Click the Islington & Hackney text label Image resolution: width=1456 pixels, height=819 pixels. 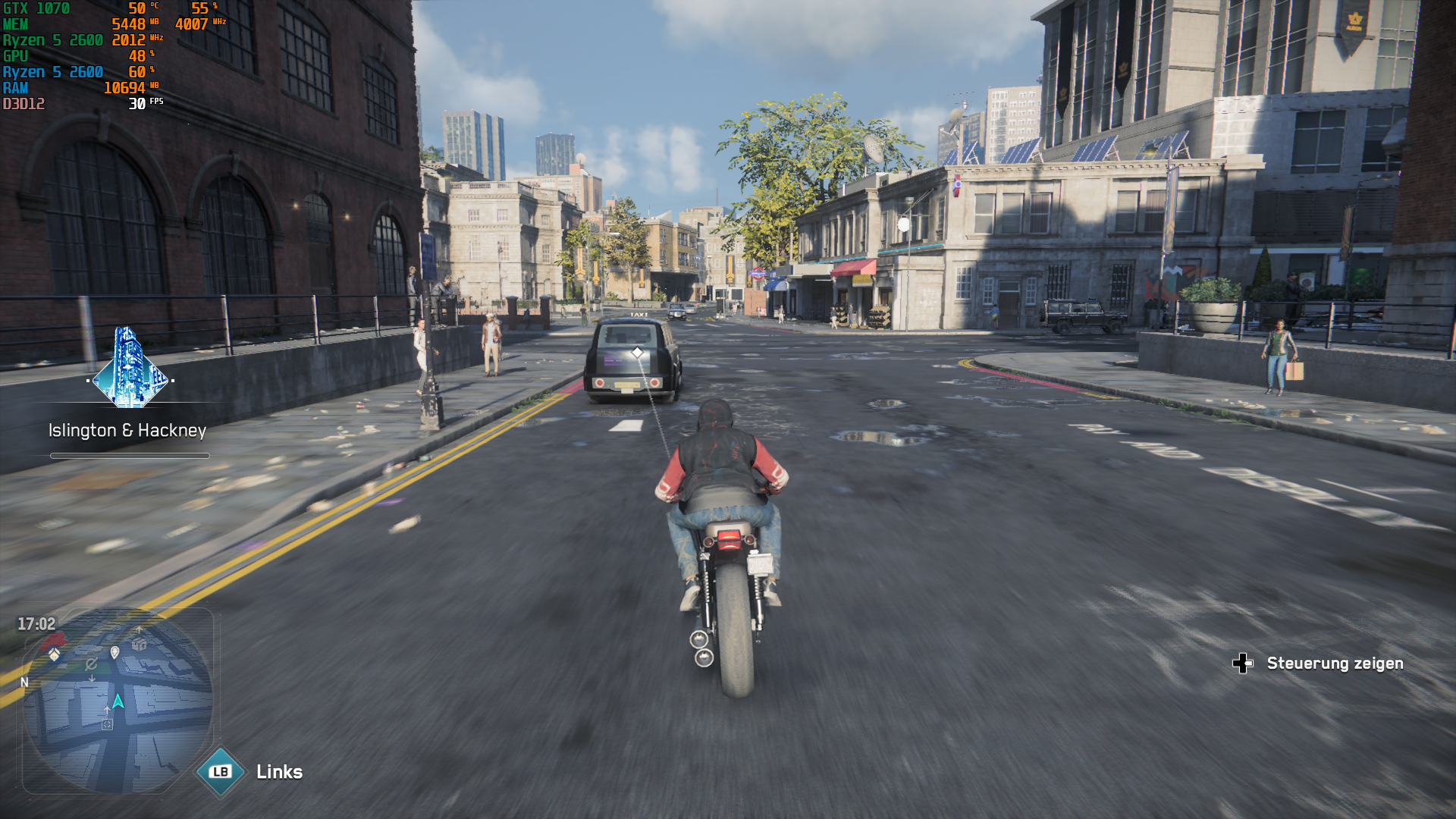point(126,430)
